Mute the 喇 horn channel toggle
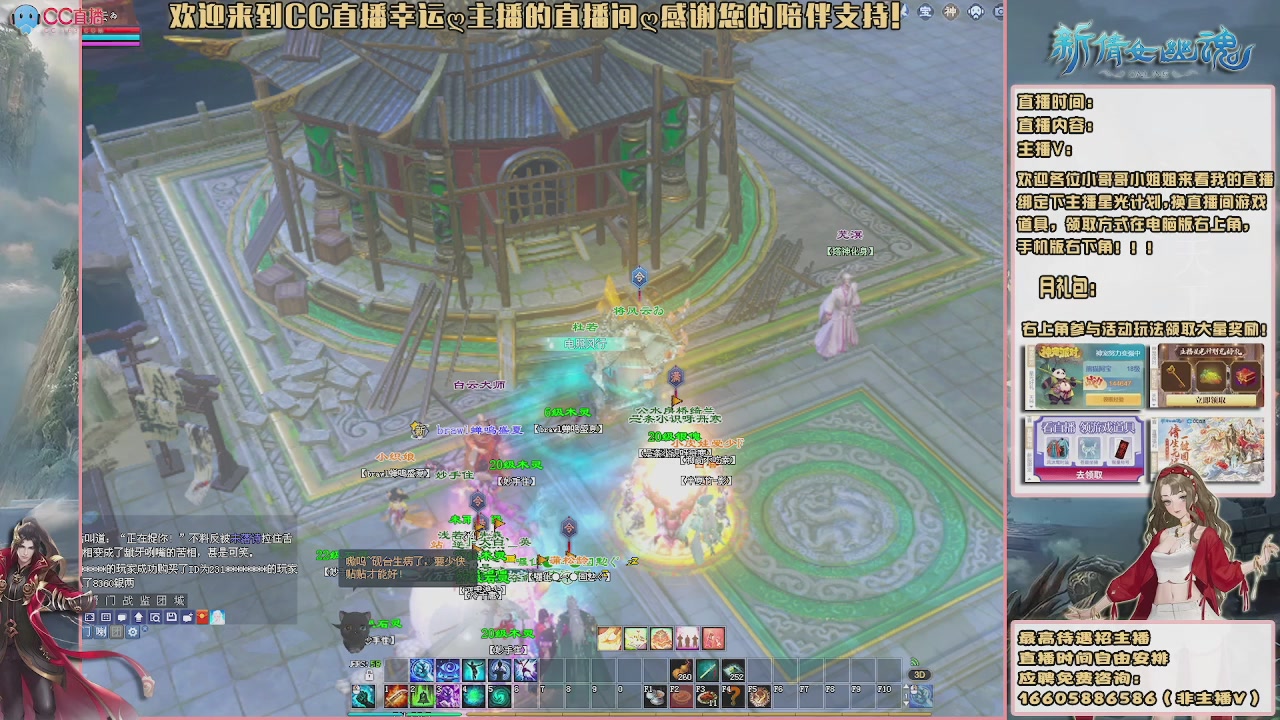1280x720 pixels. pyautogui.click(x=101, y=632)
